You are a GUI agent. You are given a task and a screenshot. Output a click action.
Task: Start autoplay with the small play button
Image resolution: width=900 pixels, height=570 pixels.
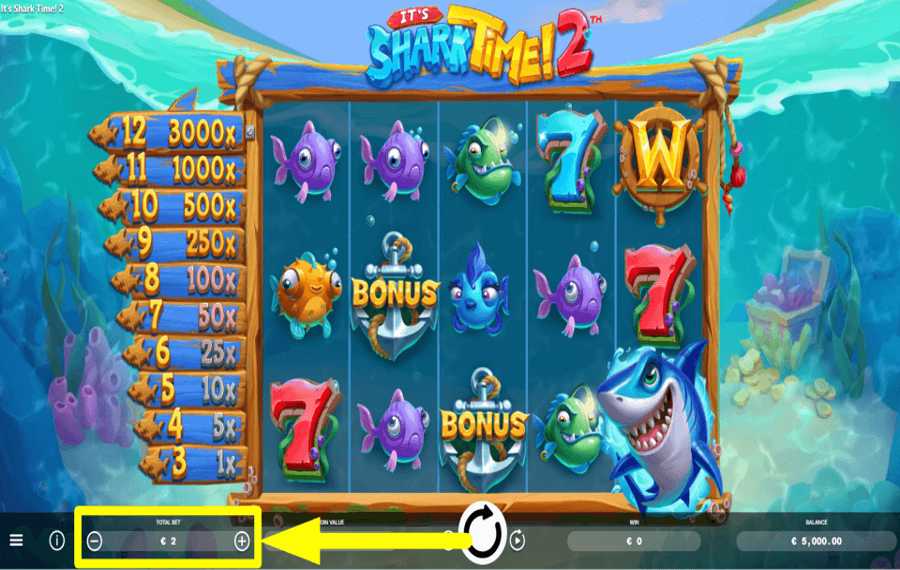click(518, 541)
